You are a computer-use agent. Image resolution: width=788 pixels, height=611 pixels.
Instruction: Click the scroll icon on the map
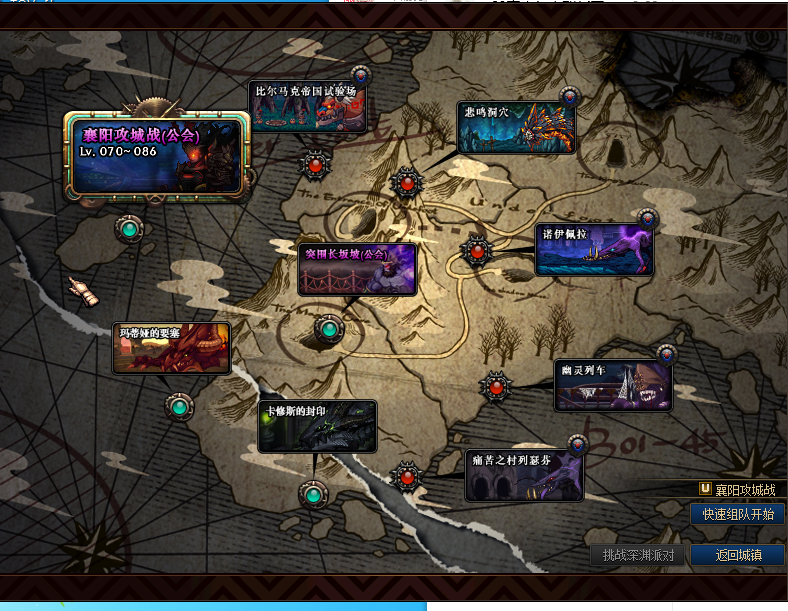click(83, 290)
